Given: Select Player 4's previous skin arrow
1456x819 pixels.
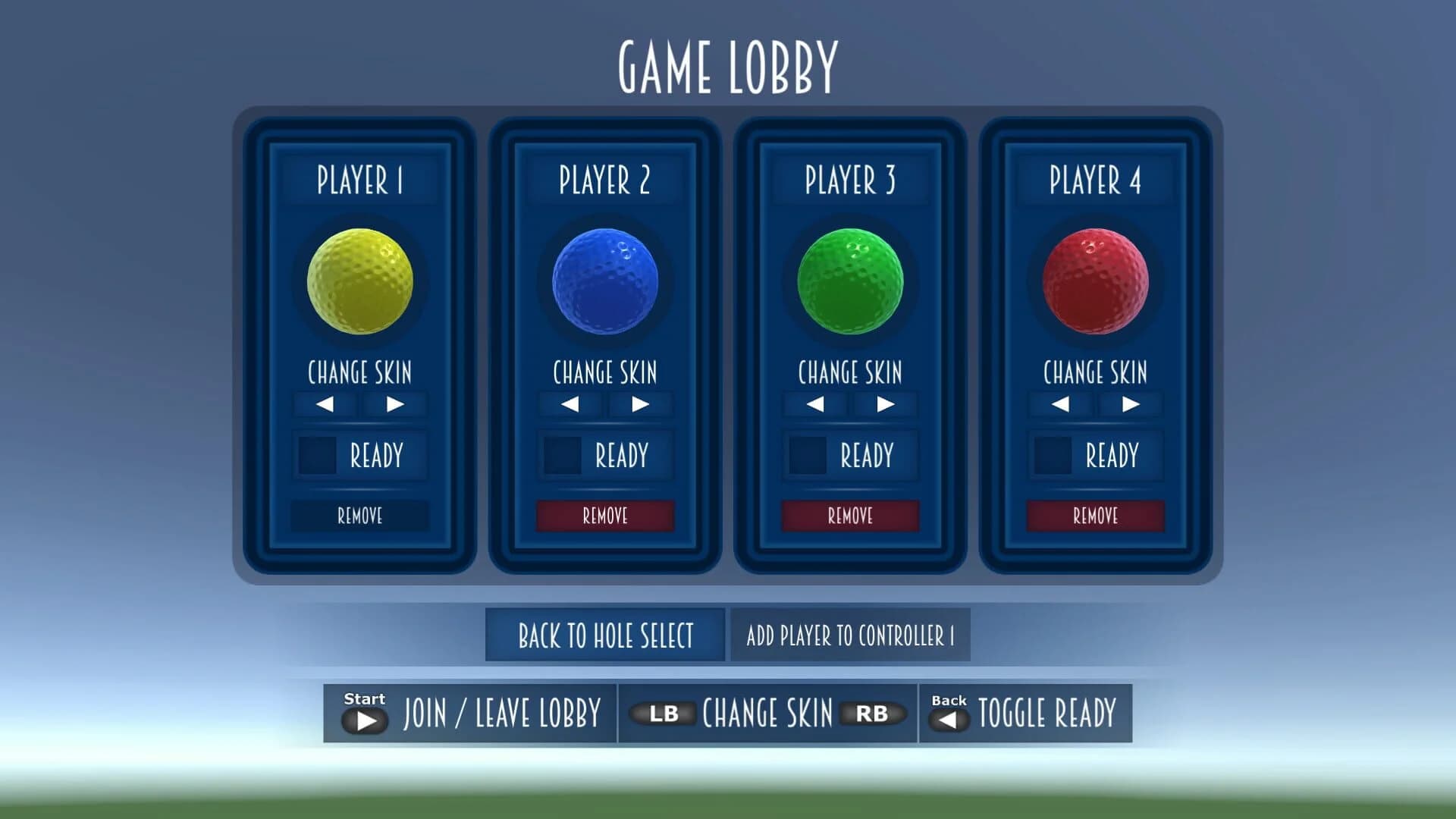Looking at the screenshot, I should coord(1059,404).
